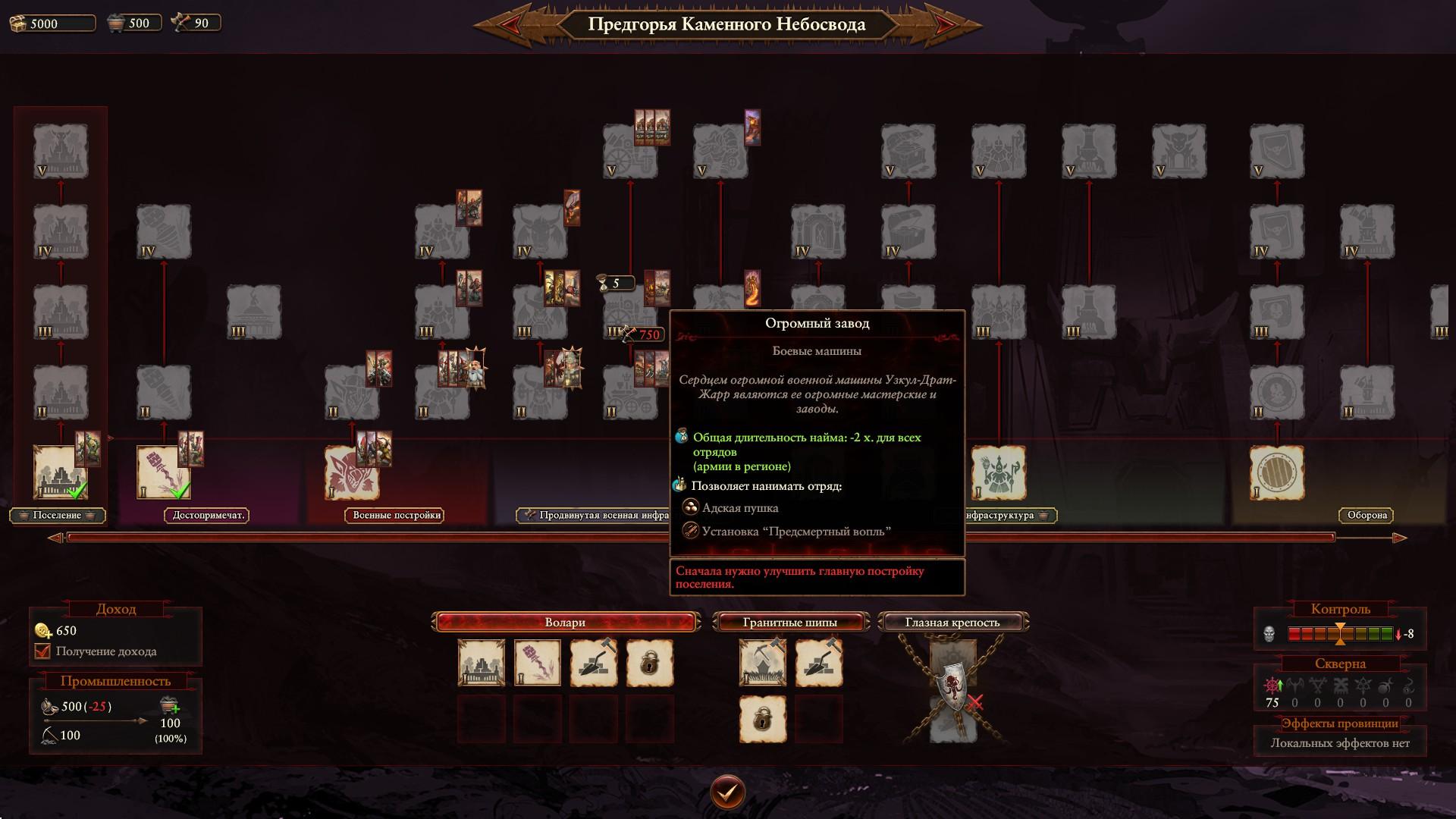The height and width of the screenshot is (819, 1456).
Task: Jump to the Оборона building category
Action: pos(1367,516)
